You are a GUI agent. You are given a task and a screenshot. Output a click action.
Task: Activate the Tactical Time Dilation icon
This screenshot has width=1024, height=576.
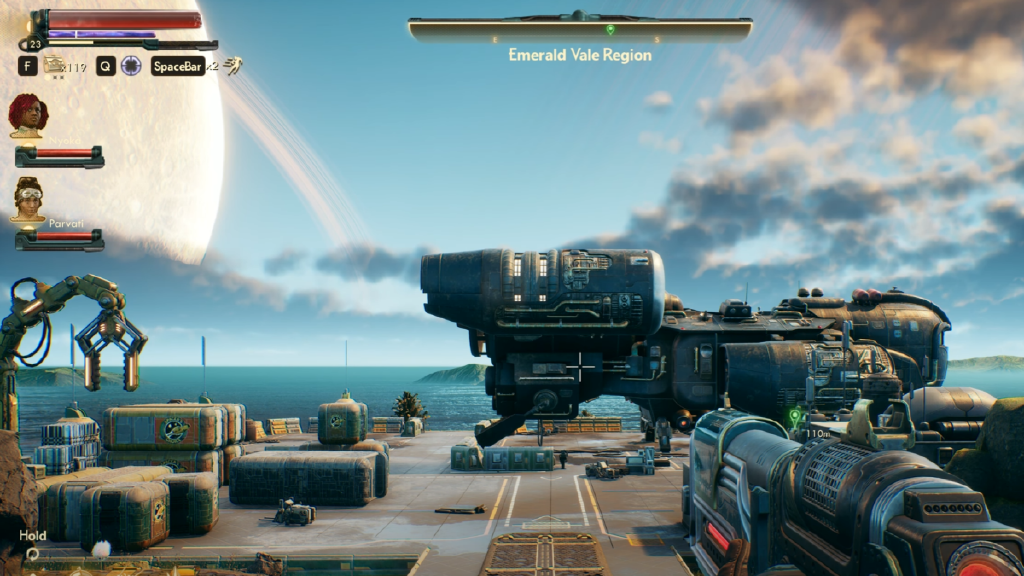coord(131,66)
